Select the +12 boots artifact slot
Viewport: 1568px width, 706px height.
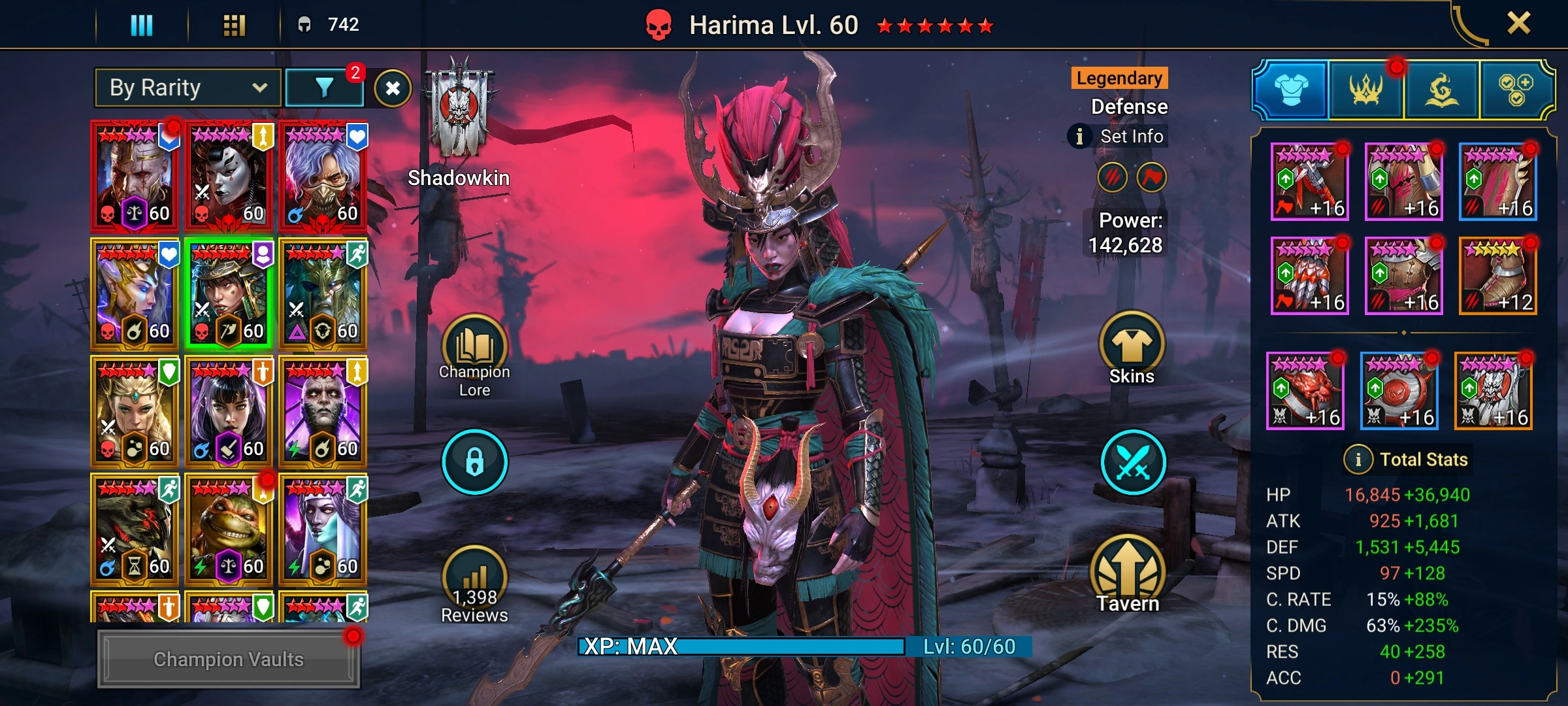pos(1497,276)
